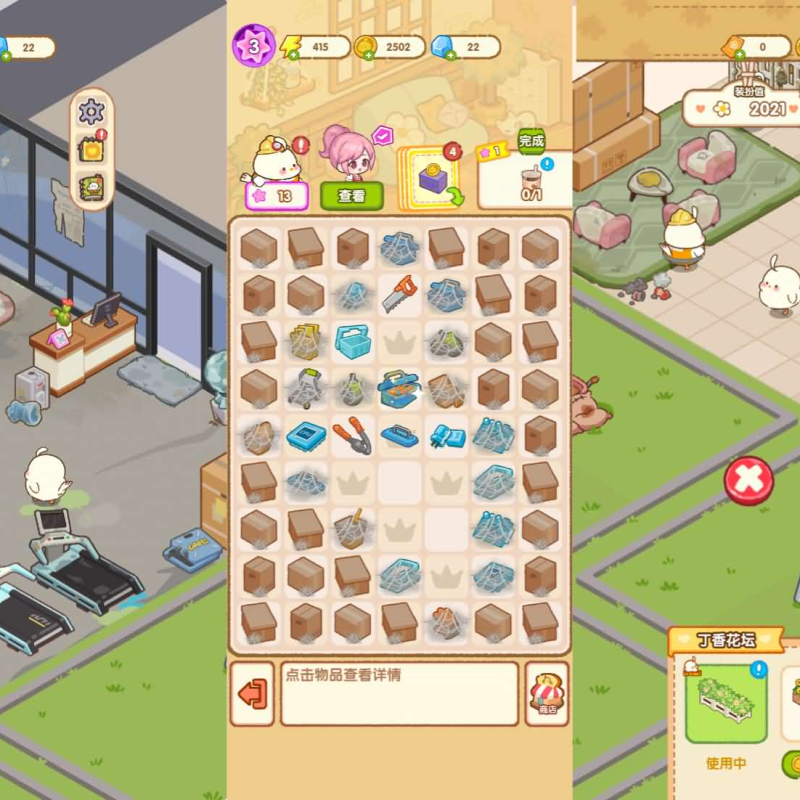The image size is (800, 800).
Task: Open the 商店 shop
Action: 547,693
